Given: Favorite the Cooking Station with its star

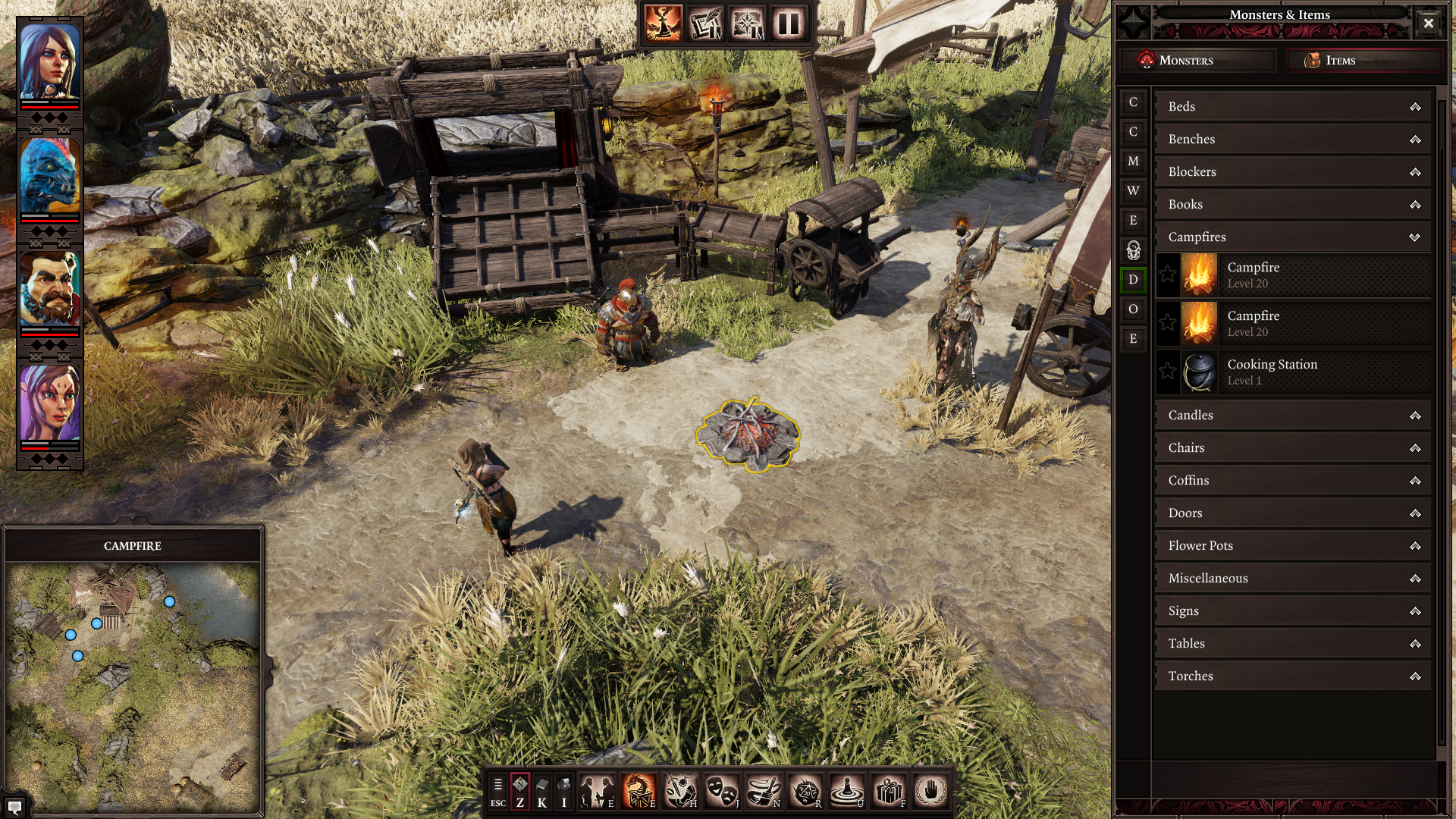Looking at the screenshot, I should point(1168,372).
